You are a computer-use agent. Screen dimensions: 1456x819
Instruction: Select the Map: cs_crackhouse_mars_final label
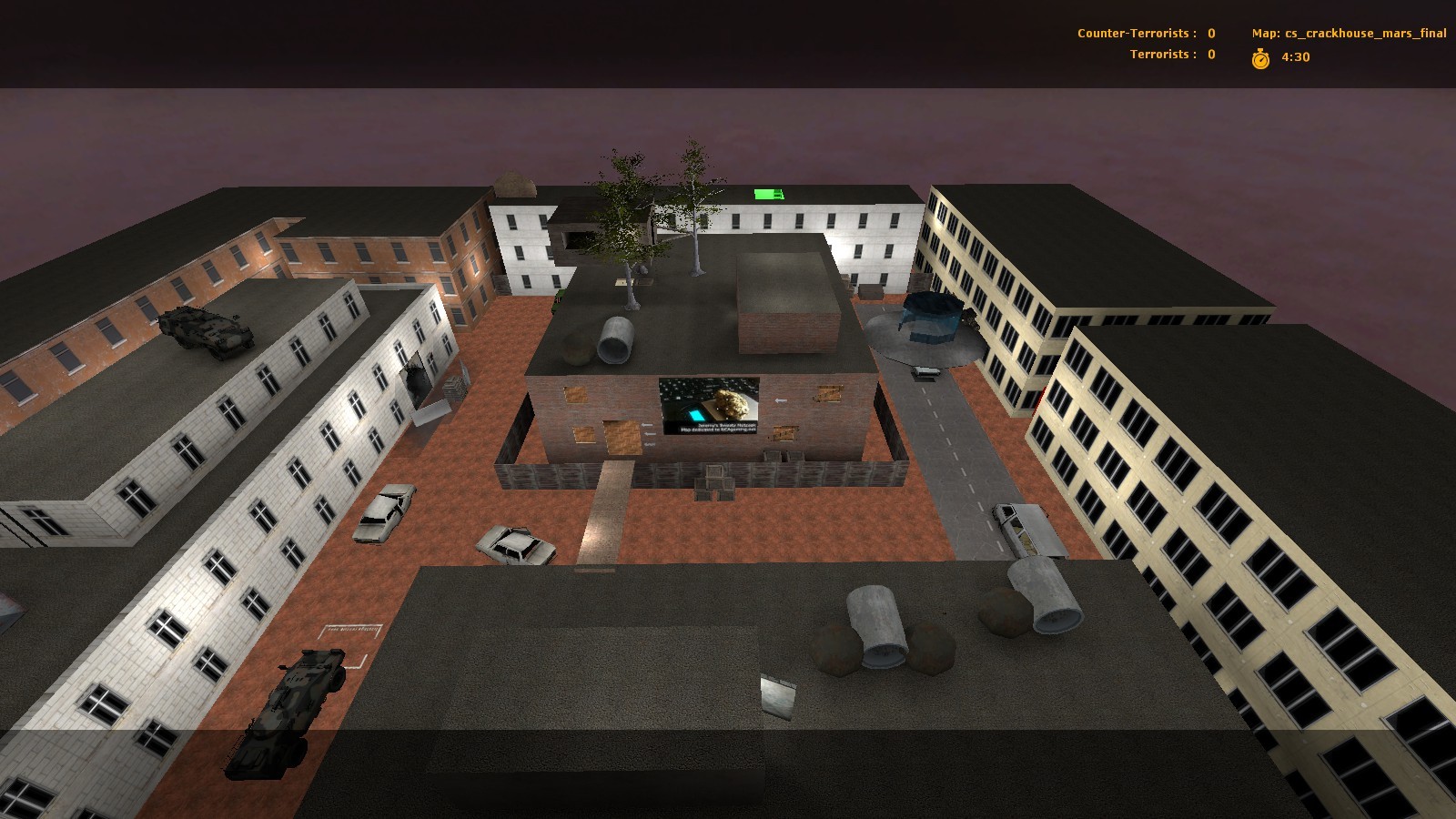pos(1349,33)
